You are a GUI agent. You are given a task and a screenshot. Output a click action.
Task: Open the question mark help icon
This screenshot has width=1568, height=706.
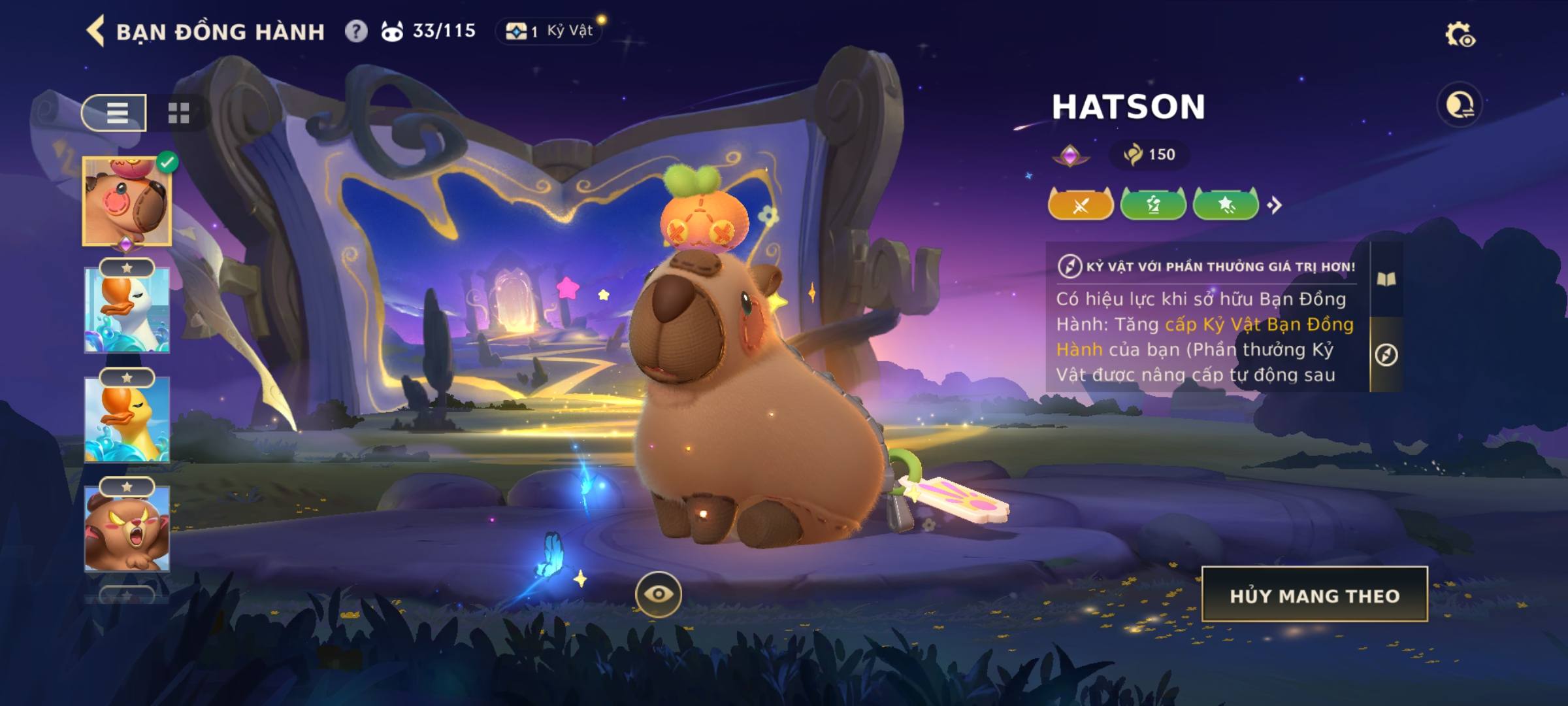tap(356, 31)
